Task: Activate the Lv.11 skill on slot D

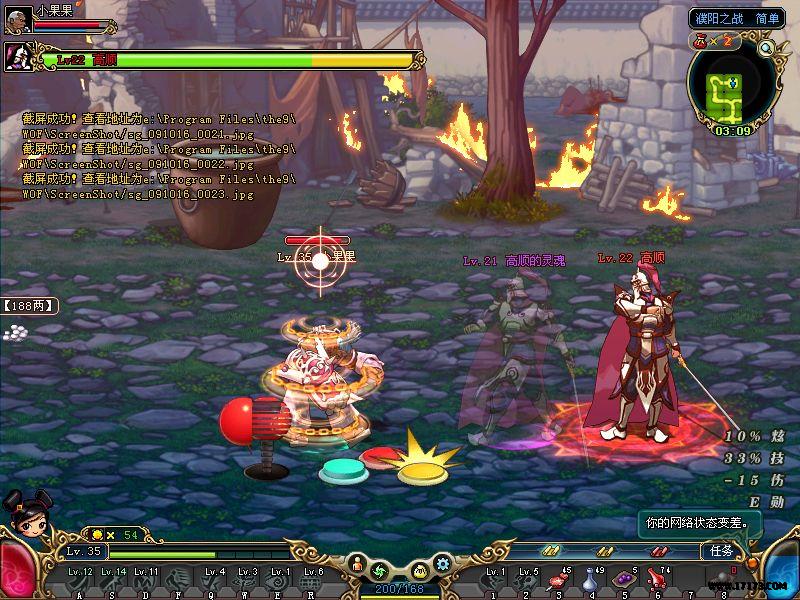Action: pyautogui.click(x=146, y=581)
